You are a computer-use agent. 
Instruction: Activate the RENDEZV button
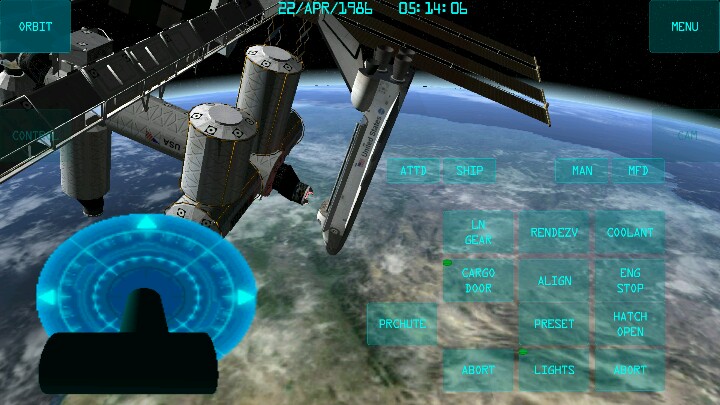pyautogui.click(x=554, y=233)
